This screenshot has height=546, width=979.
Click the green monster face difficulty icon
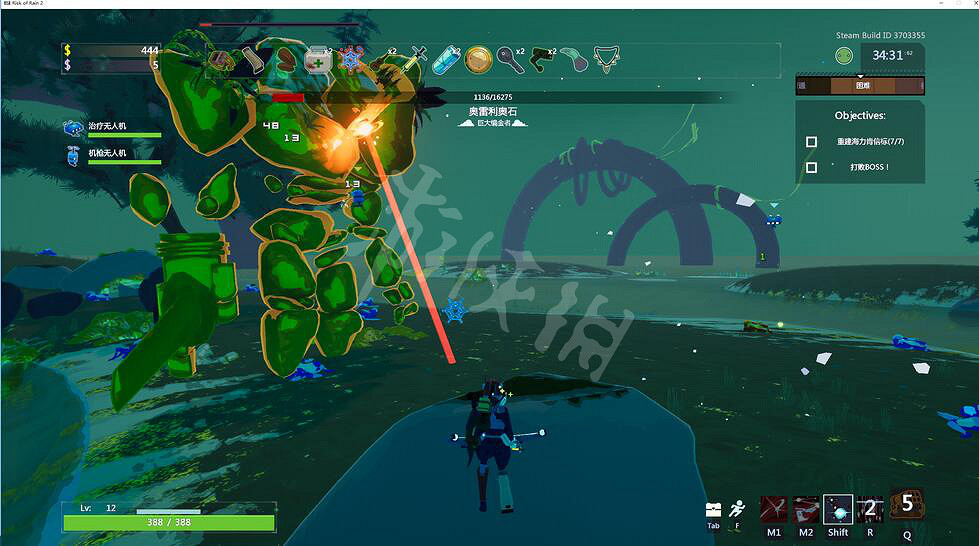(x=846, y=55)
